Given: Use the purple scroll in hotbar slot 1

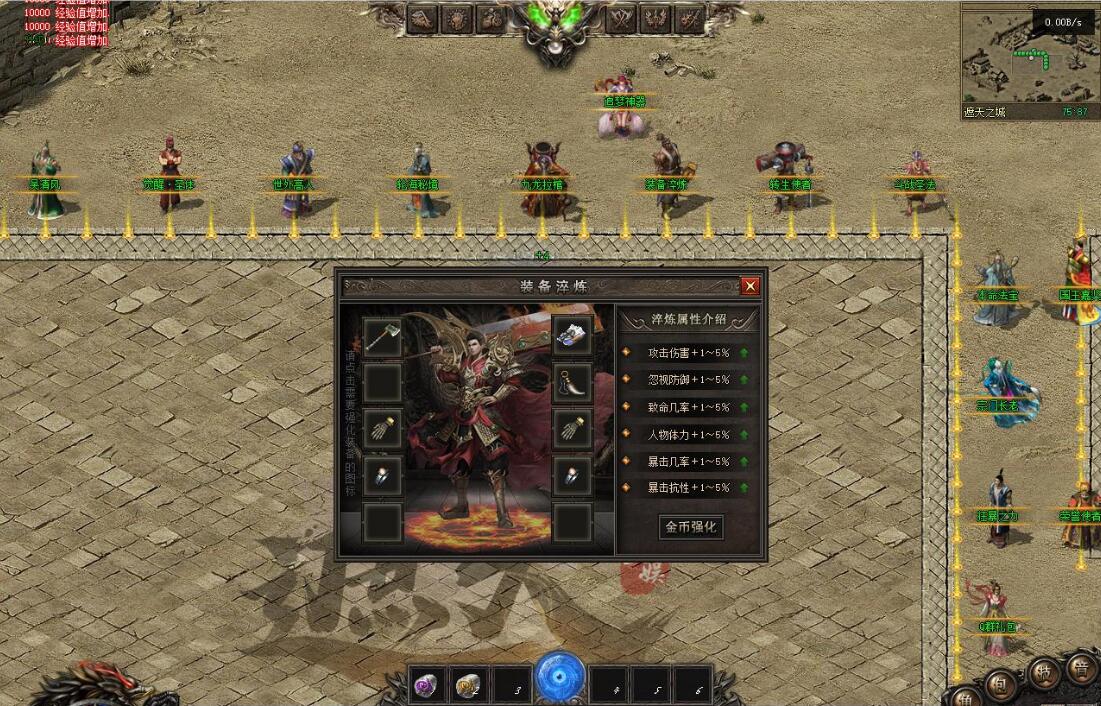Looking at the screenshot, I should (426, 685).
